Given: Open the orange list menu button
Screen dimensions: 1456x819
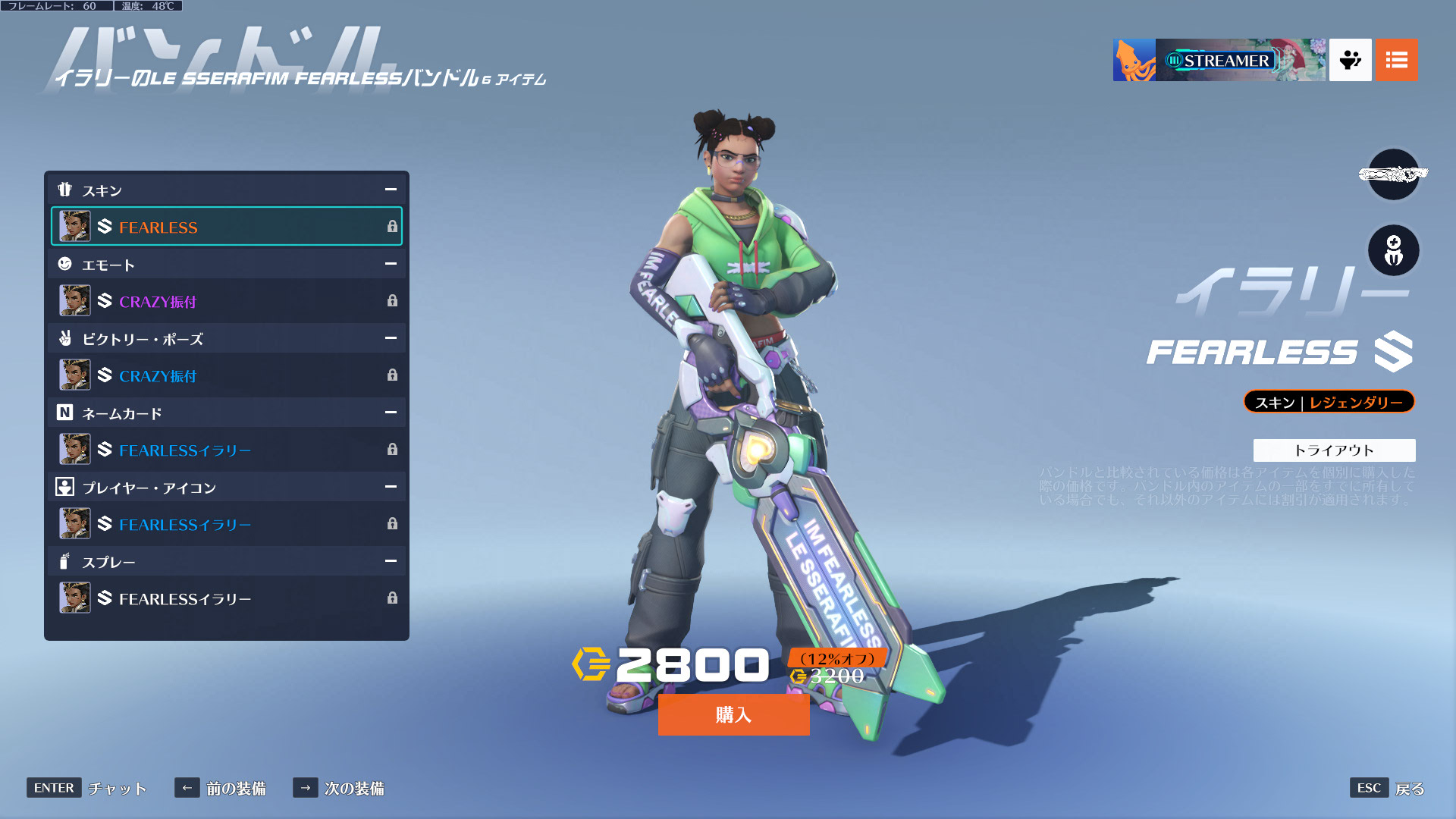Looking at the screenshot, I should click(x=1396, y=60).
